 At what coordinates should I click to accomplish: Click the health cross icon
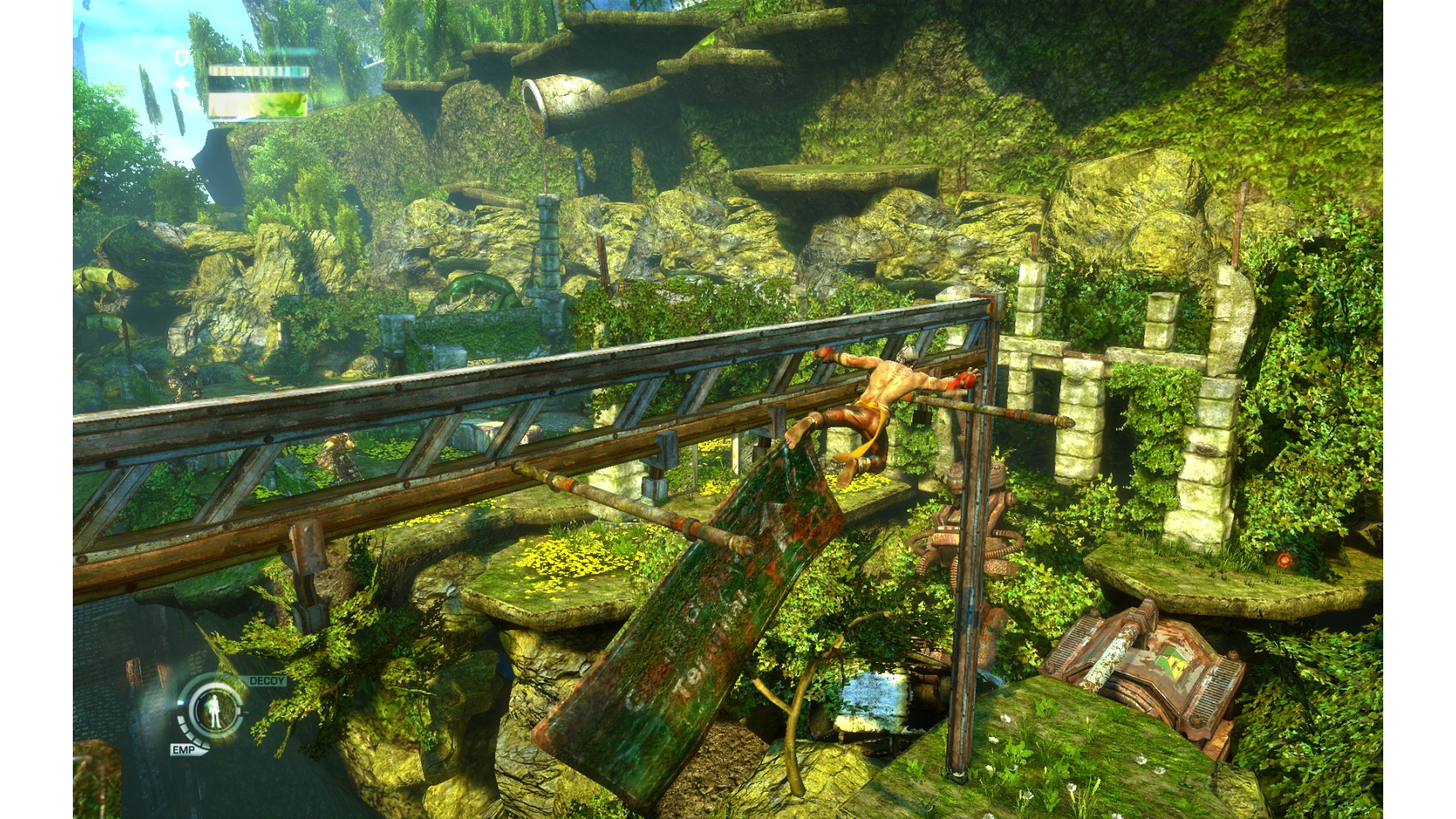(182, 84)
